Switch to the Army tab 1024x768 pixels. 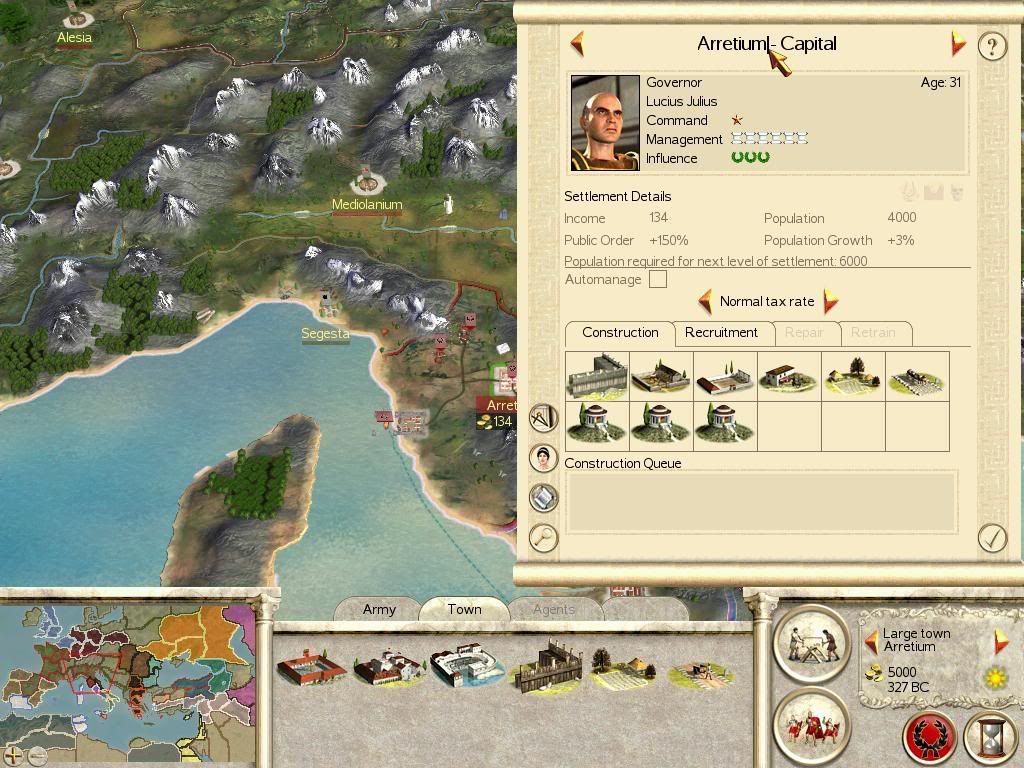pos(379,609)
